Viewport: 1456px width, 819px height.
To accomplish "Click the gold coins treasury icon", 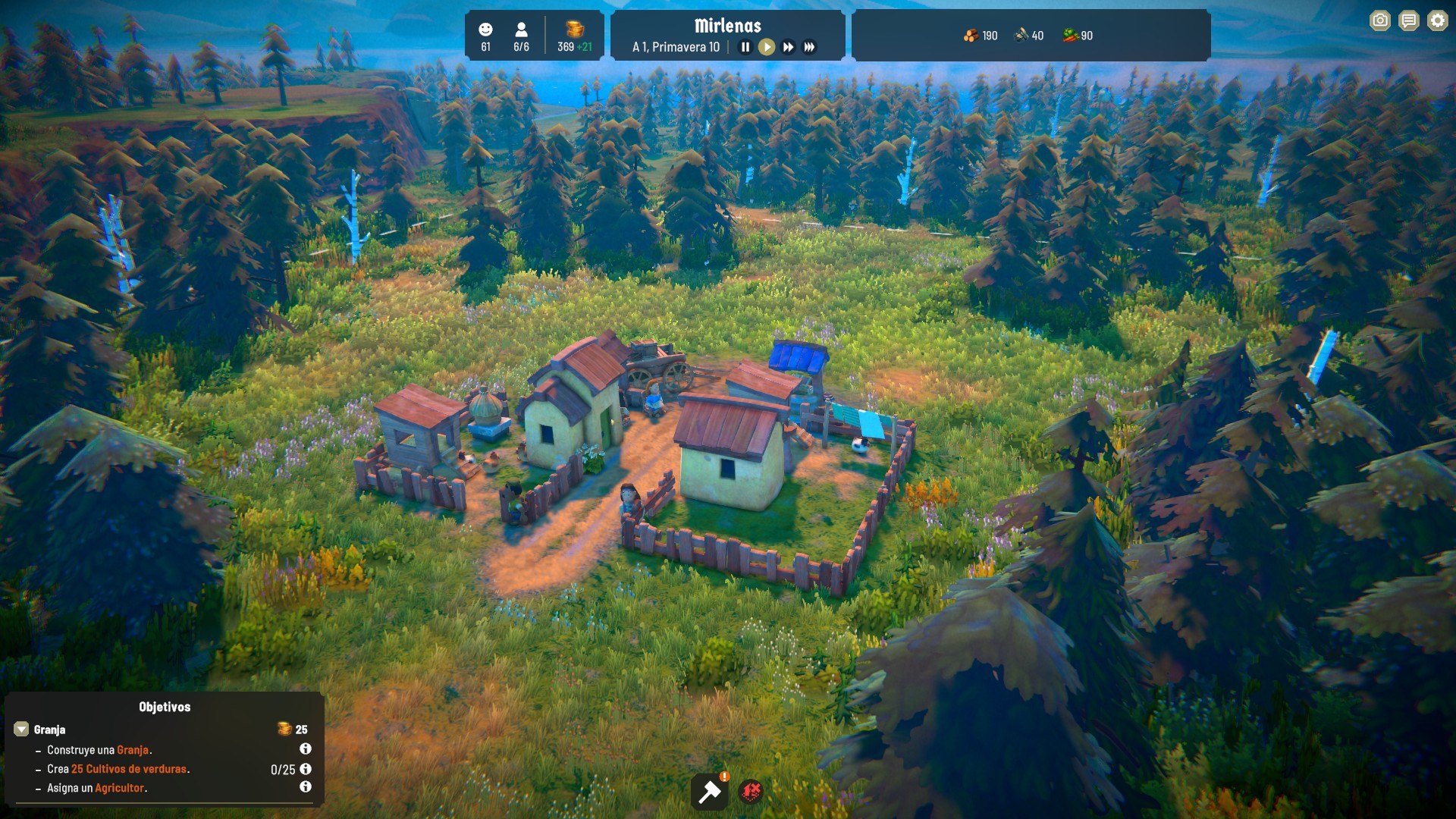I will tap(575, 30).
